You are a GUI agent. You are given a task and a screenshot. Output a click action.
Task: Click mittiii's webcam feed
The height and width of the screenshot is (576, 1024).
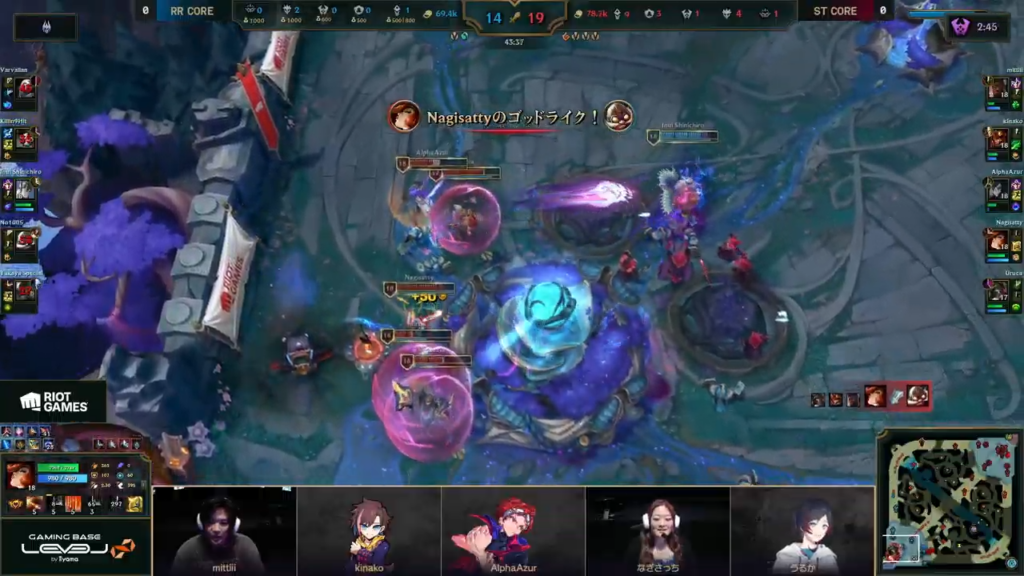(224, 530)
